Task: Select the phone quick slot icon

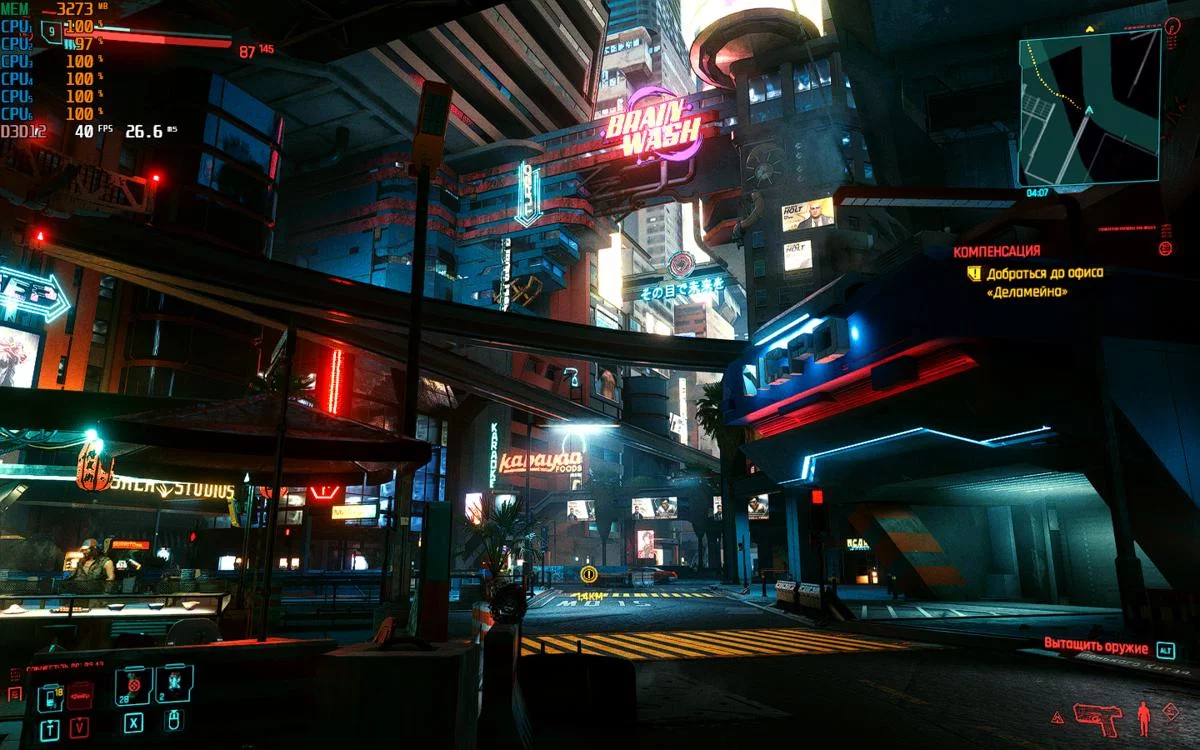Action: [49, 698]
